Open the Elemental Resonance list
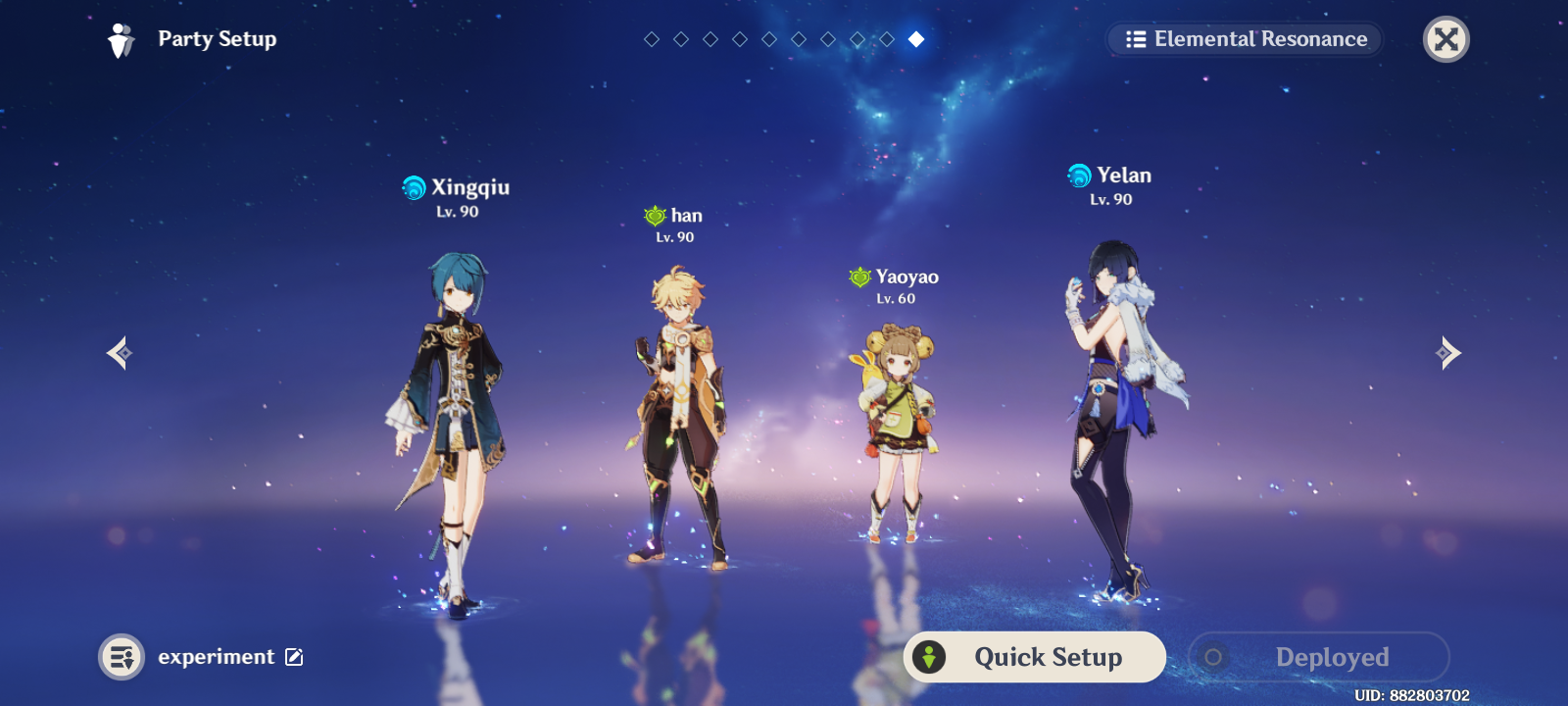This screenshot has width=1568, height=706. [x=1245, y=39]
